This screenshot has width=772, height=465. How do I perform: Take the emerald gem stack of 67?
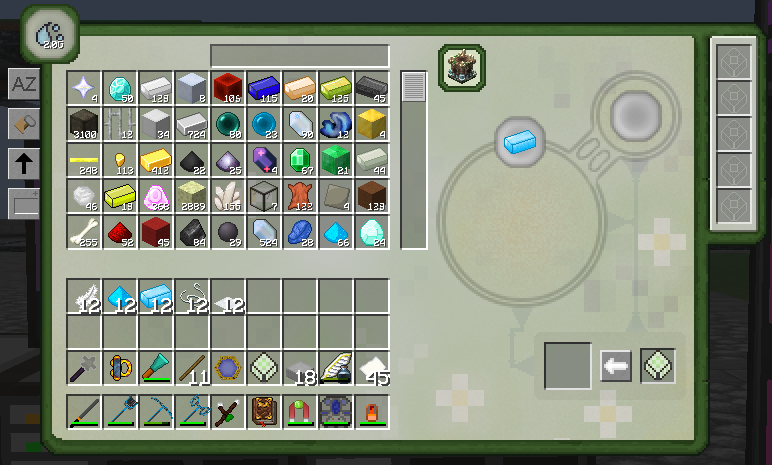[300, 160]
